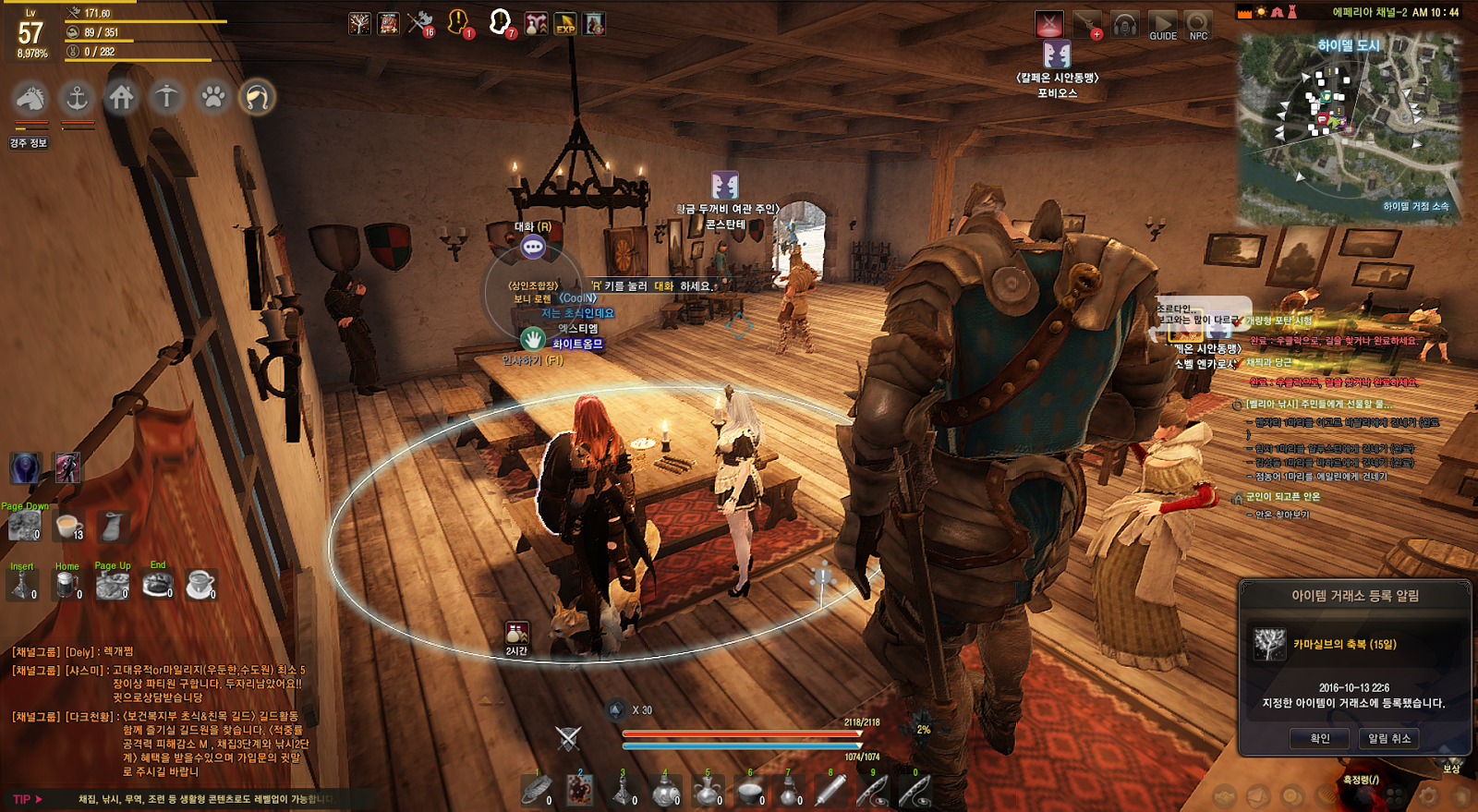Use the steaming bowl in hotbar slot 6
Image resolution: width=1478 pixels, height=812 pixels.
(750, 792)
